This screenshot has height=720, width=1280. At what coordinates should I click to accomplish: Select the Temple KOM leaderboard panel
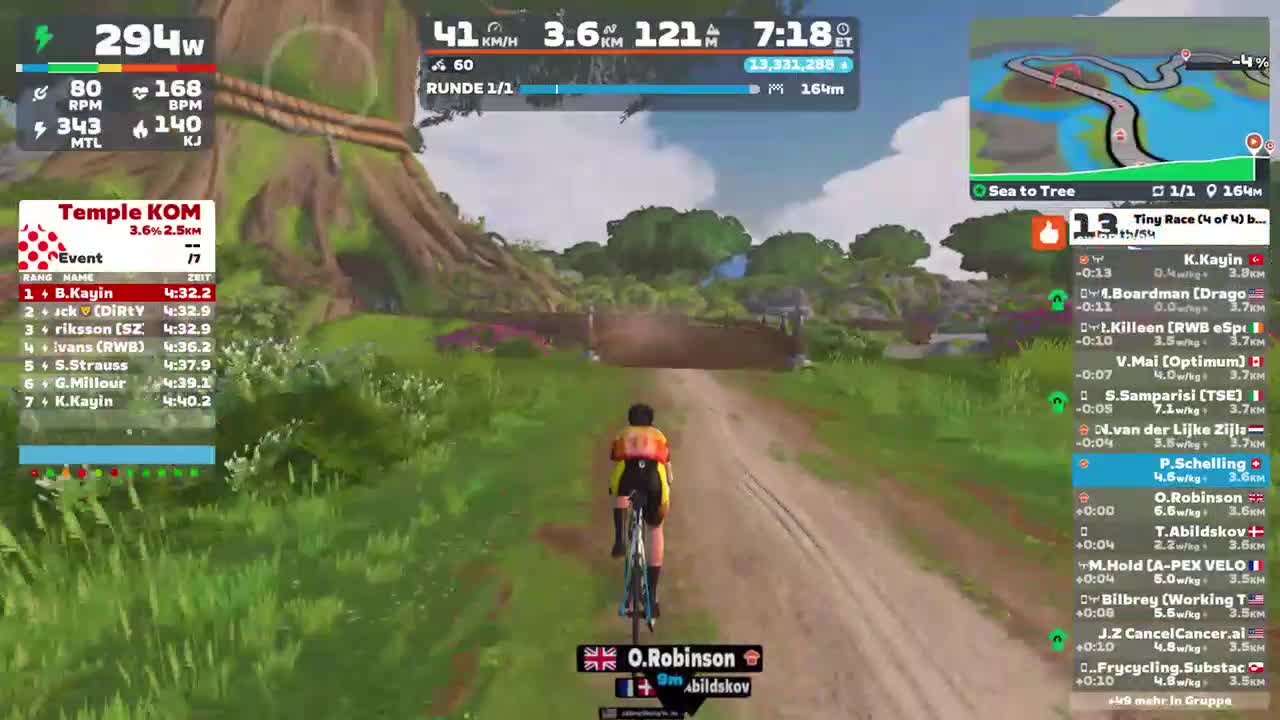116,300
